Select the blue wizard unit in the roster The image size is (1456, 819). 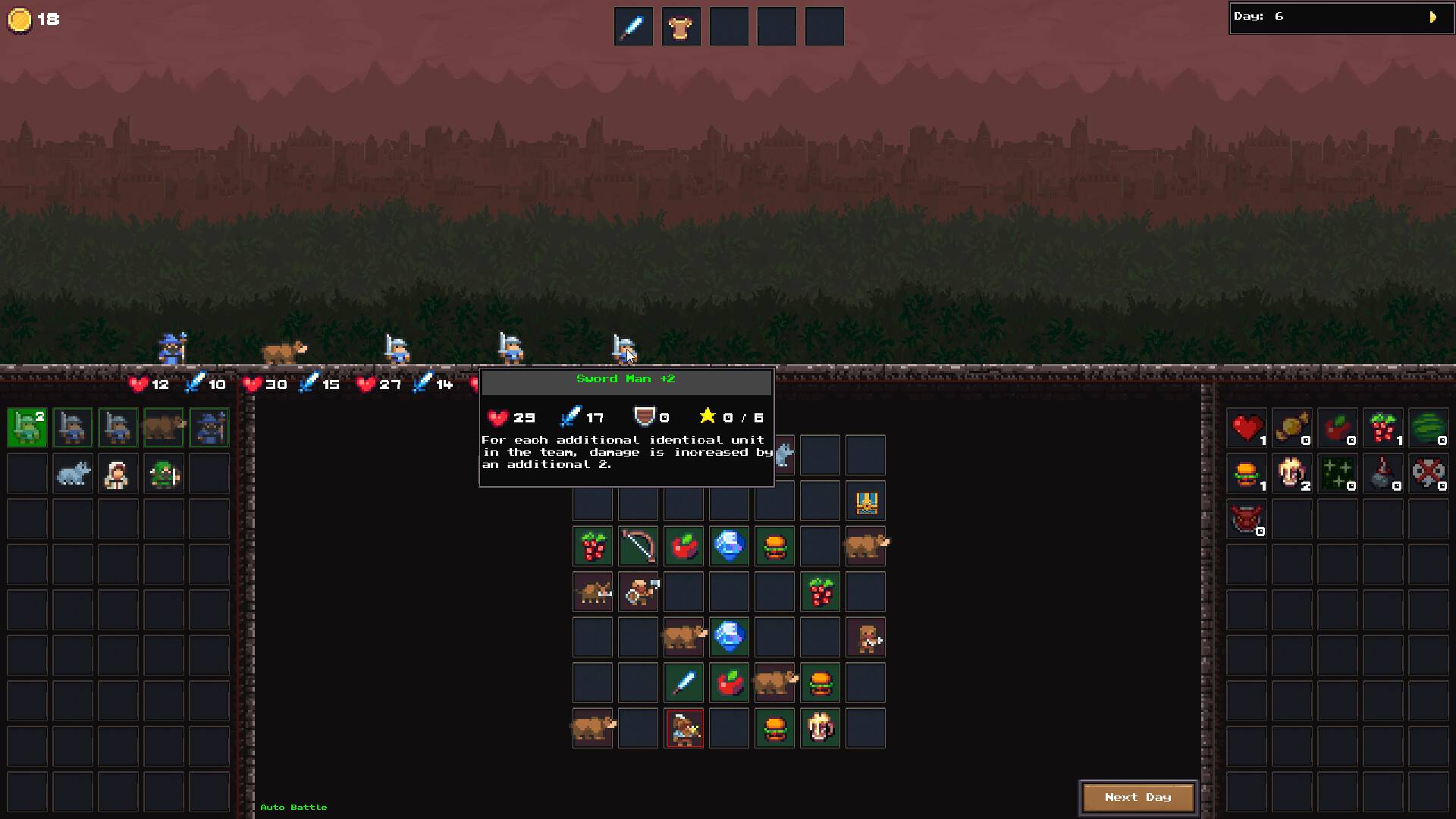click(209, 428)
